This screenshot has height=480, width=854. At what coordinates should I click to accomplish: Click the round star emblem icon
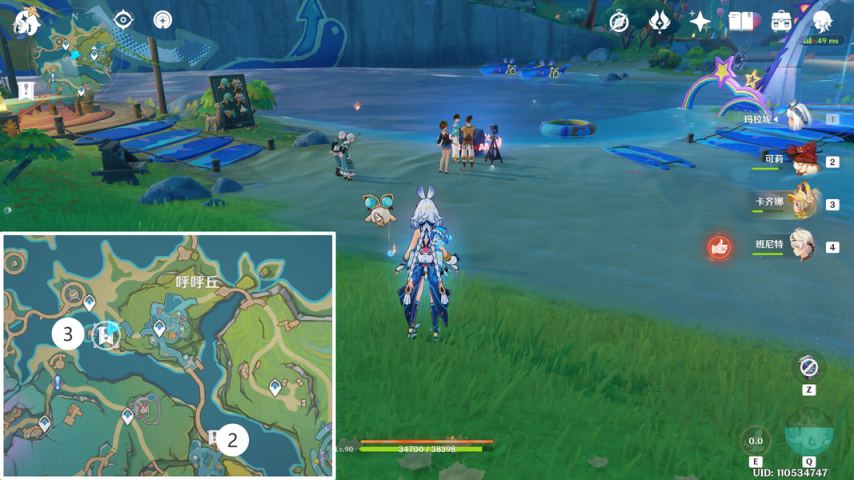click(163, 20)
